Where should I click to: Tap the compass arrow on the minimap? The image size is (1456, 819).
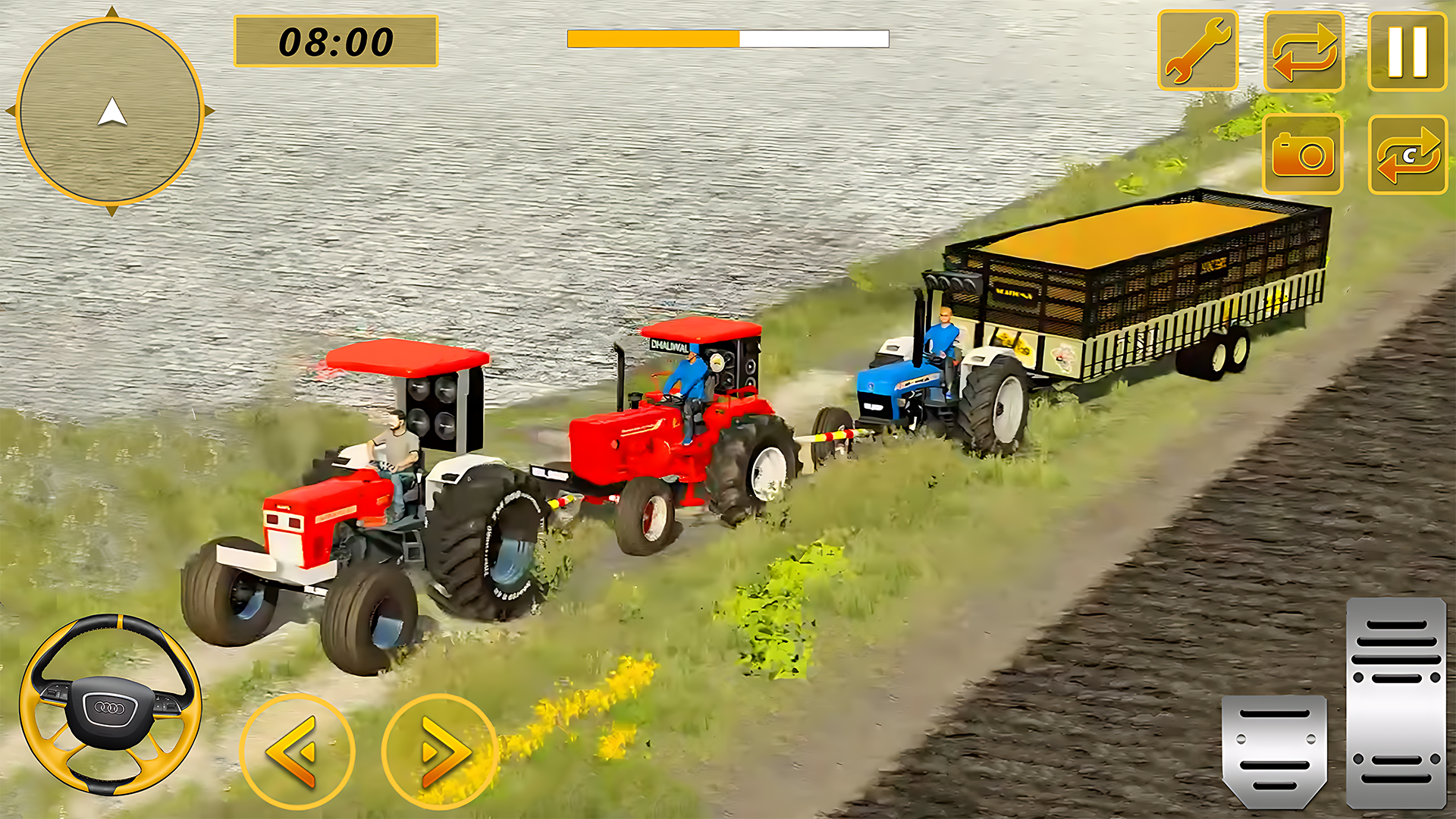[x=112, y=112]
